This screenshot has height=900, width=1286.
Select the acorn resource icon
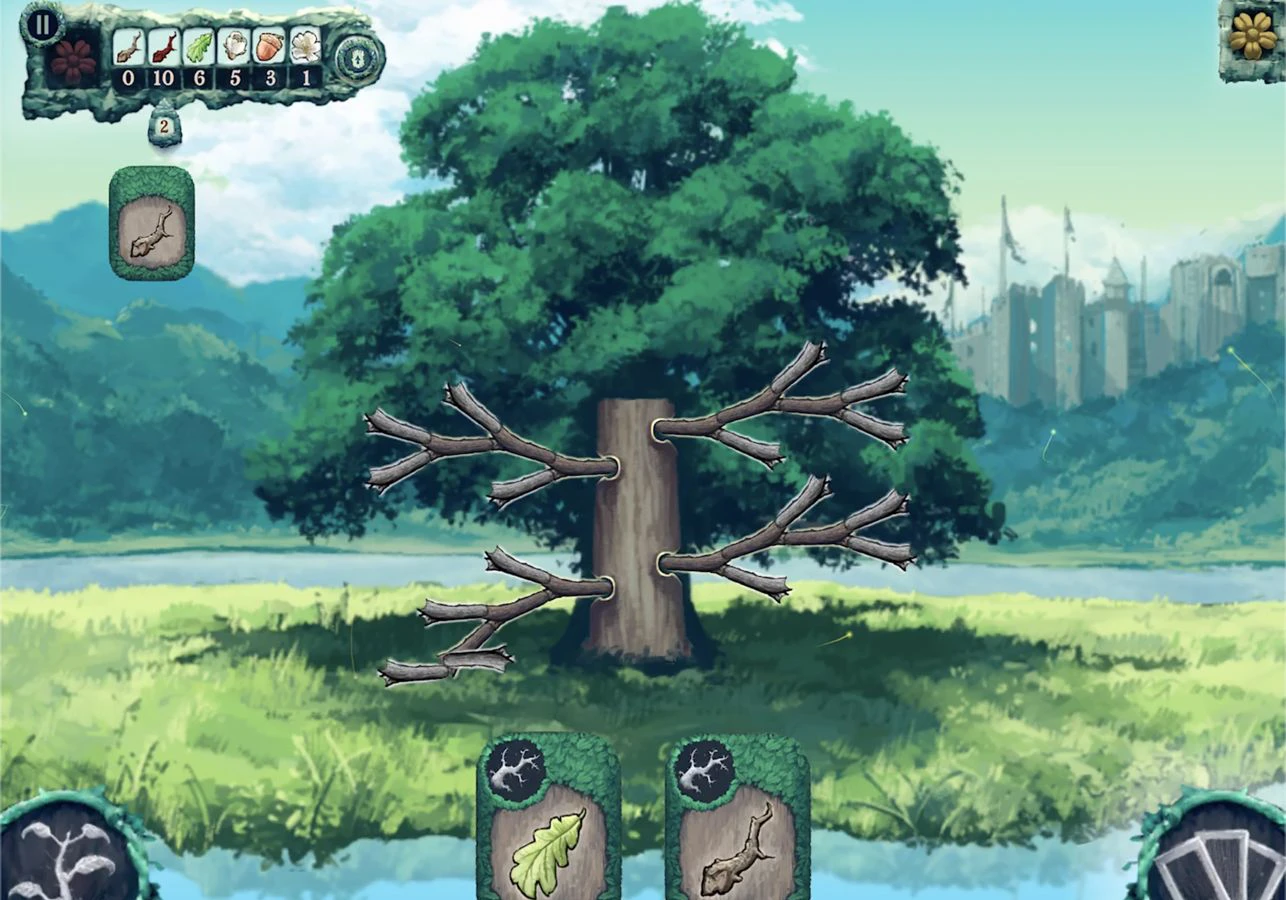(x=270, y=47)
